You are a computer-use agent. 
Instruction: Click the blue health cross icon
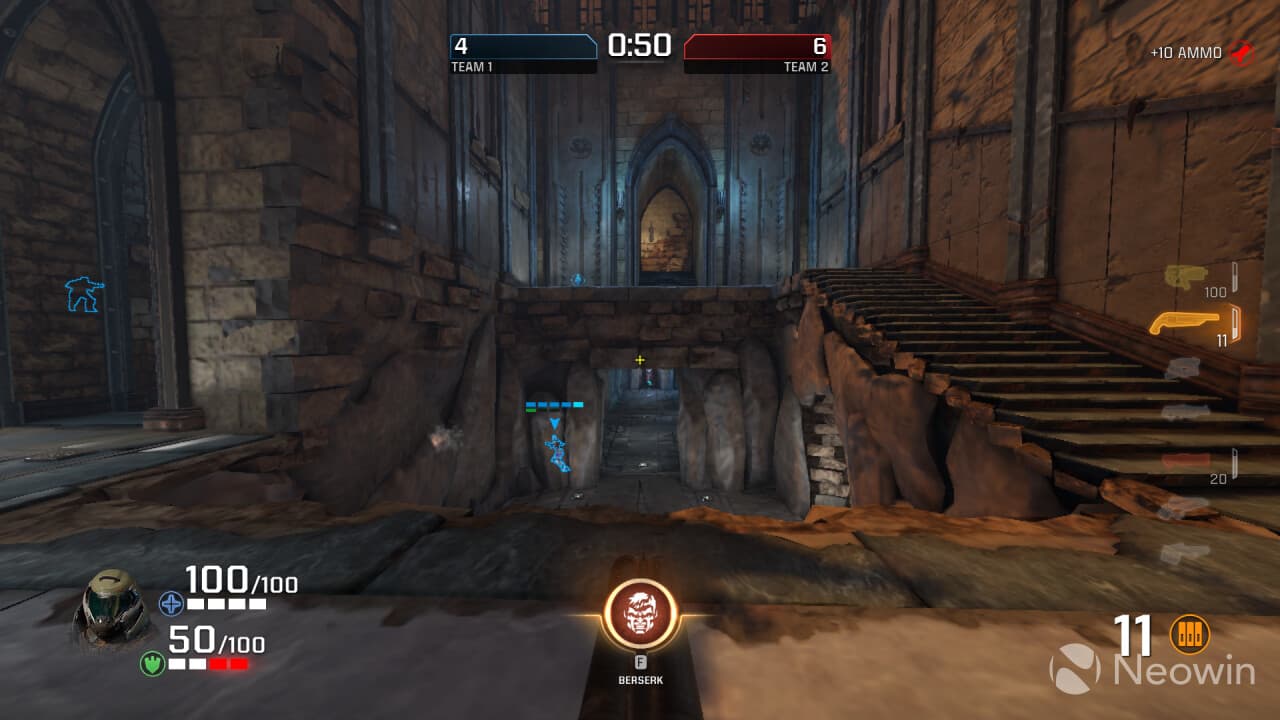coord(169,602)
